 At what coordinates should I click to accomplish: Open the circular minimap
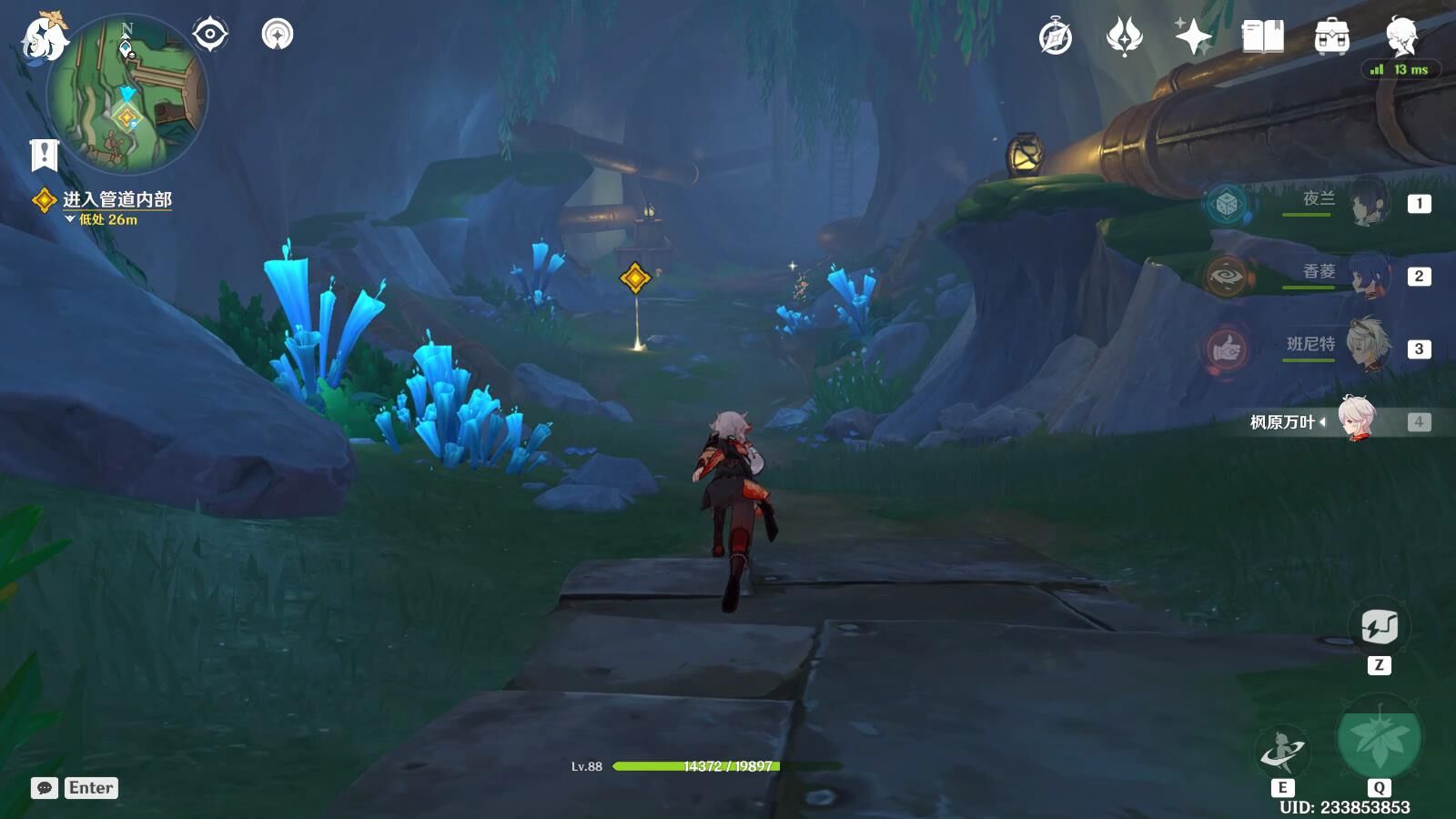coord(127,96)
